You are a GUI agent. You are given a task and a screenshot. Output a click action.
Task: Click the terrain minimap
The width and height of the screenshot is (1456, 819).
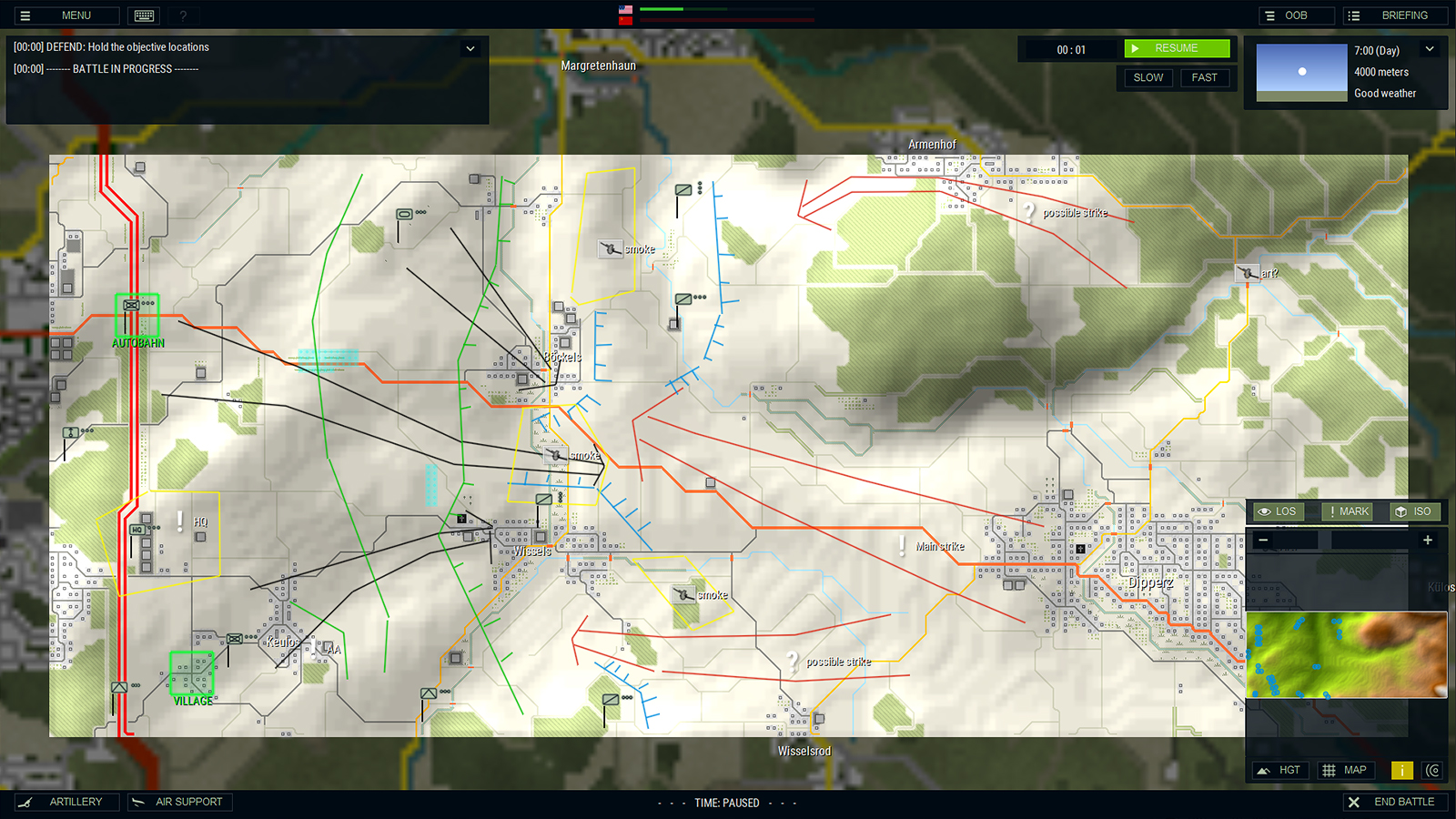coord(1345,654)
